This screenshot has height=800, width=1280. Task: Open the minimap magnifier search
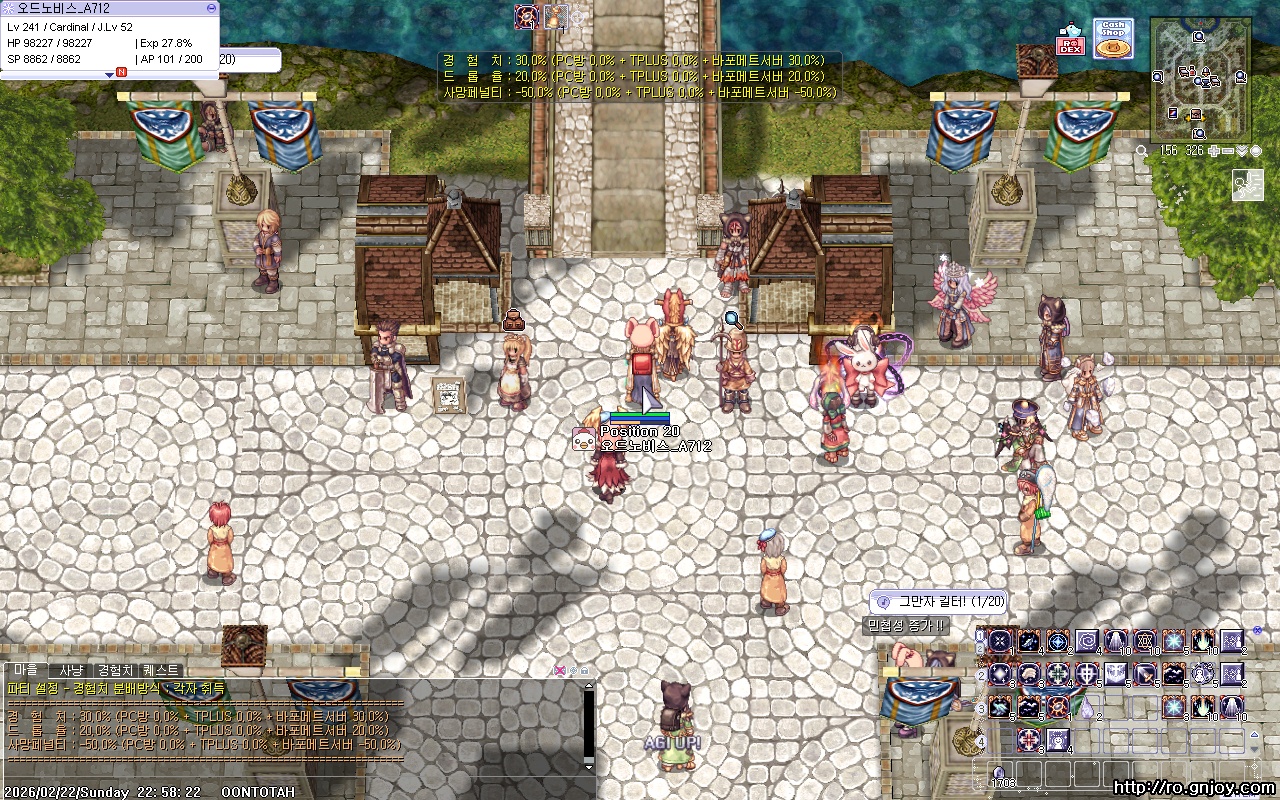pos(1142,151)
